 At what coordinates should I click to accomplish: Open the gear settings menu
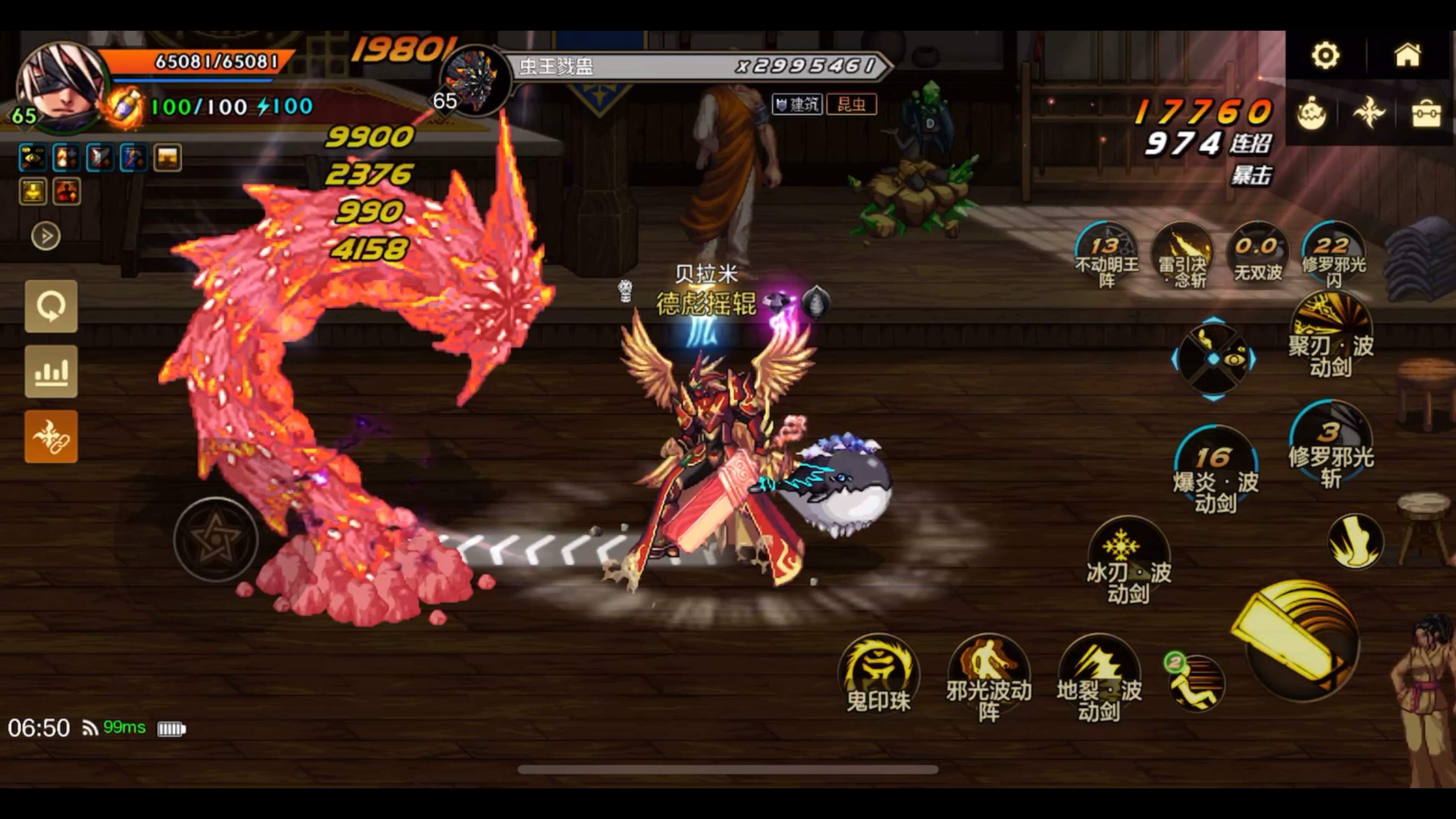pos(1325,55)
